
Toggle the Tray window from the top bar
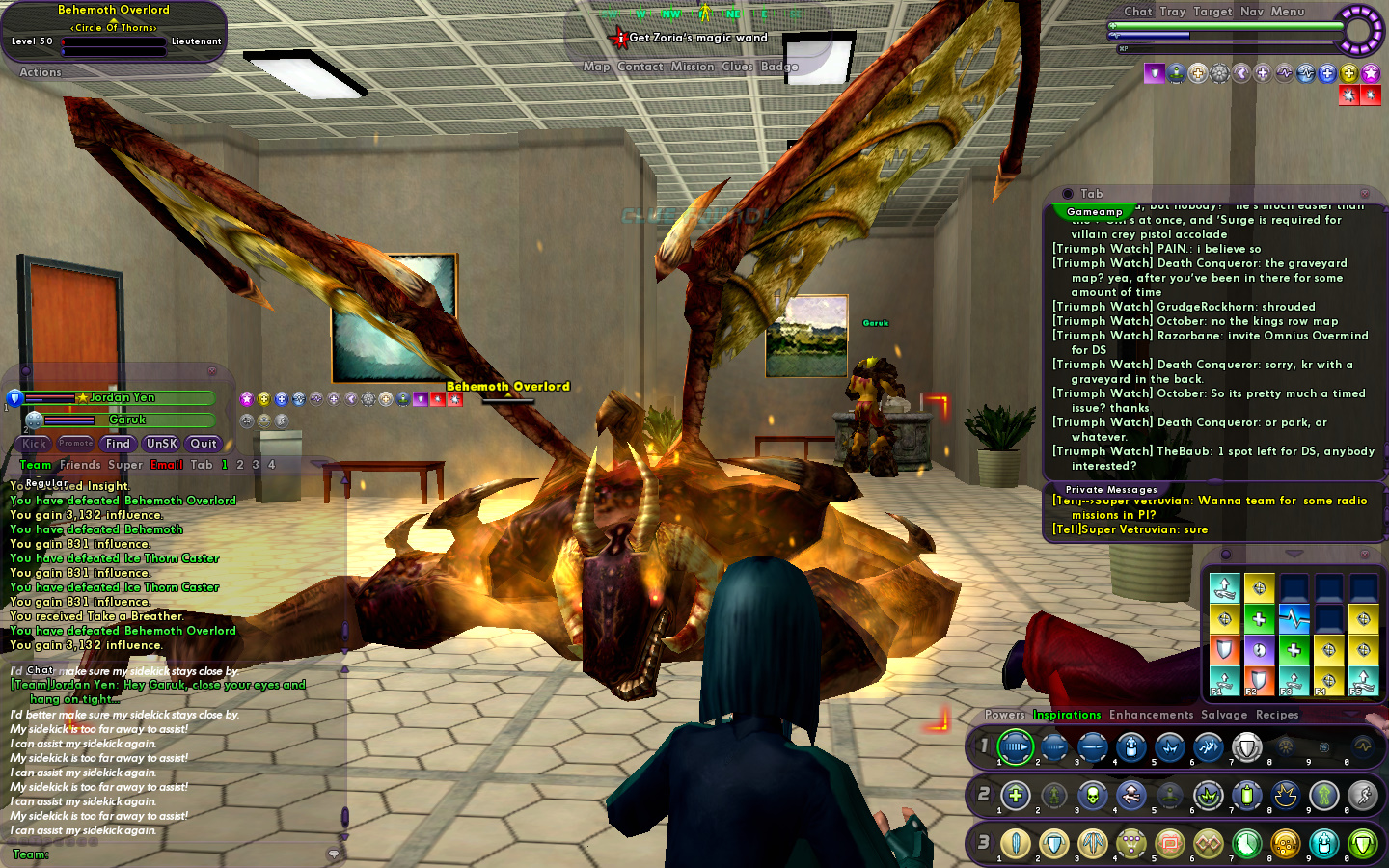pos(1173,12)
